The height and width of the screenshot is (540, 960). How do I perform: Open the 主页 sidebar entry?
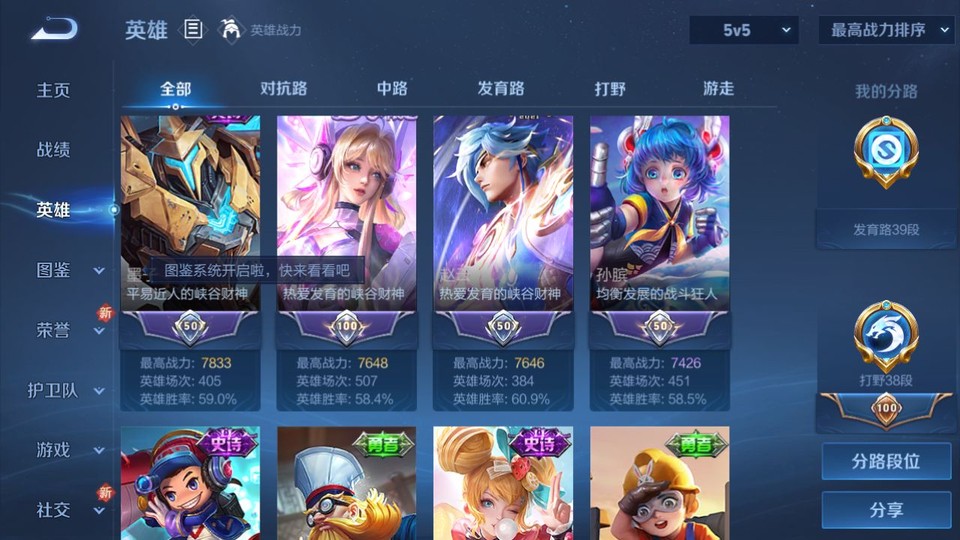[x=54, y=90]
